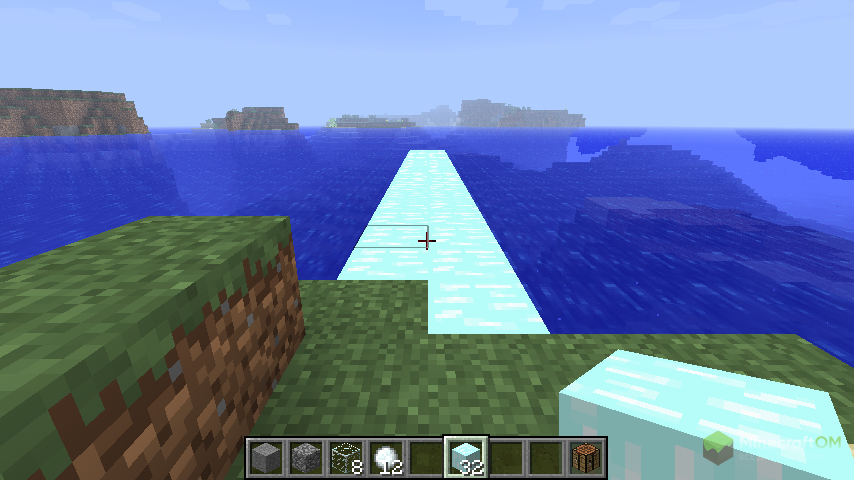Screen dimensions: 854x480
Task: Pick the ice block stack of 32
Action: click(x=466, y=458)
